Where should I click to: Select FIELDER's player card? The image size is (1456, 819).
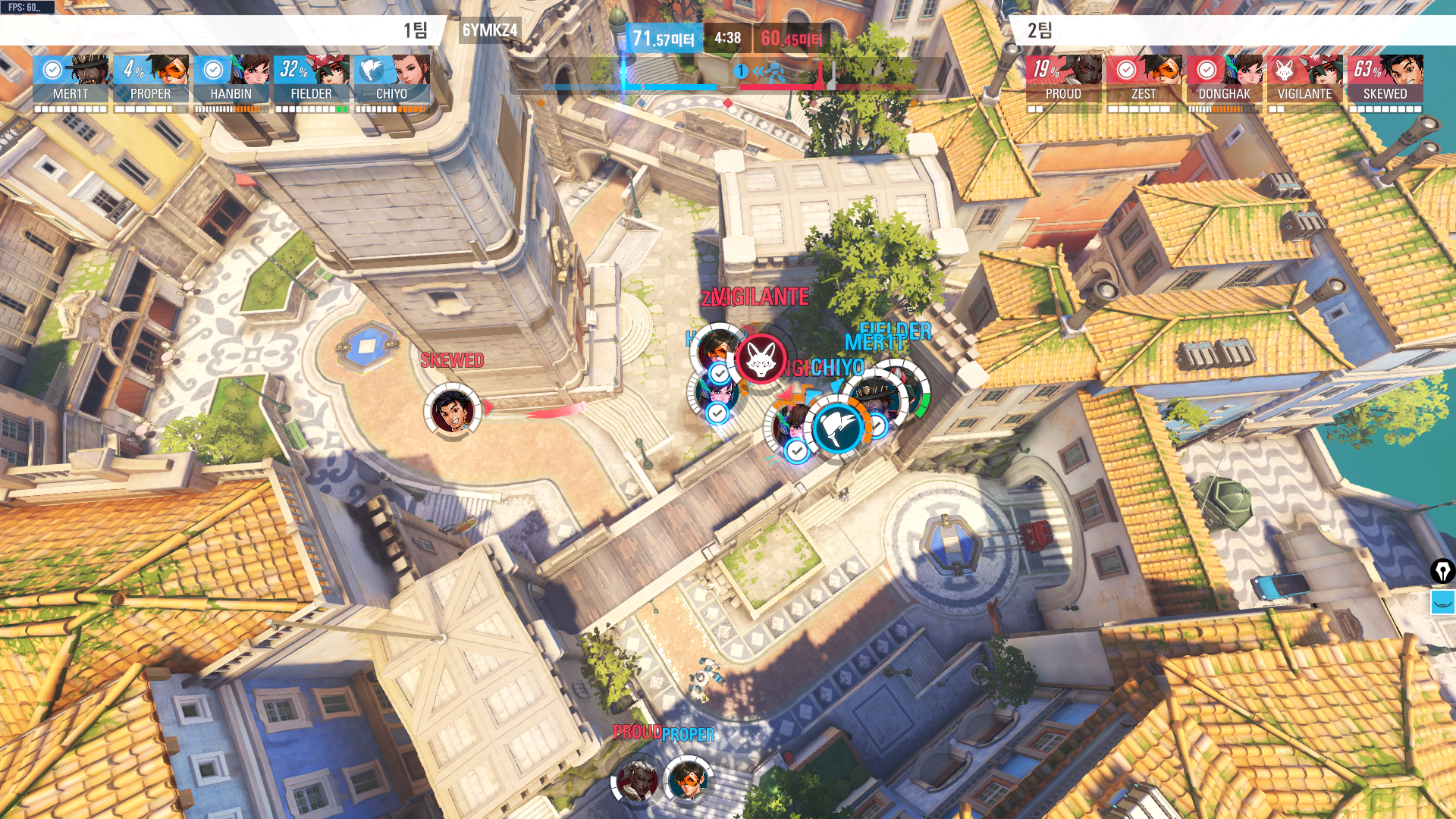[x=312, y=79]
